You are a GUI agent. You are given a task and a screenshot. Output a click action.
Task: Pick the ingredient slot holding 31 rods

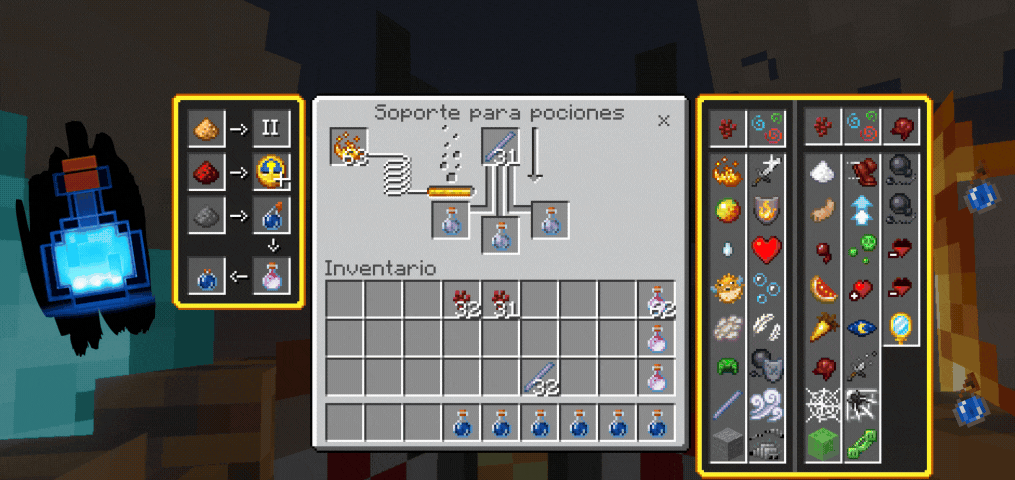(500, 147)
